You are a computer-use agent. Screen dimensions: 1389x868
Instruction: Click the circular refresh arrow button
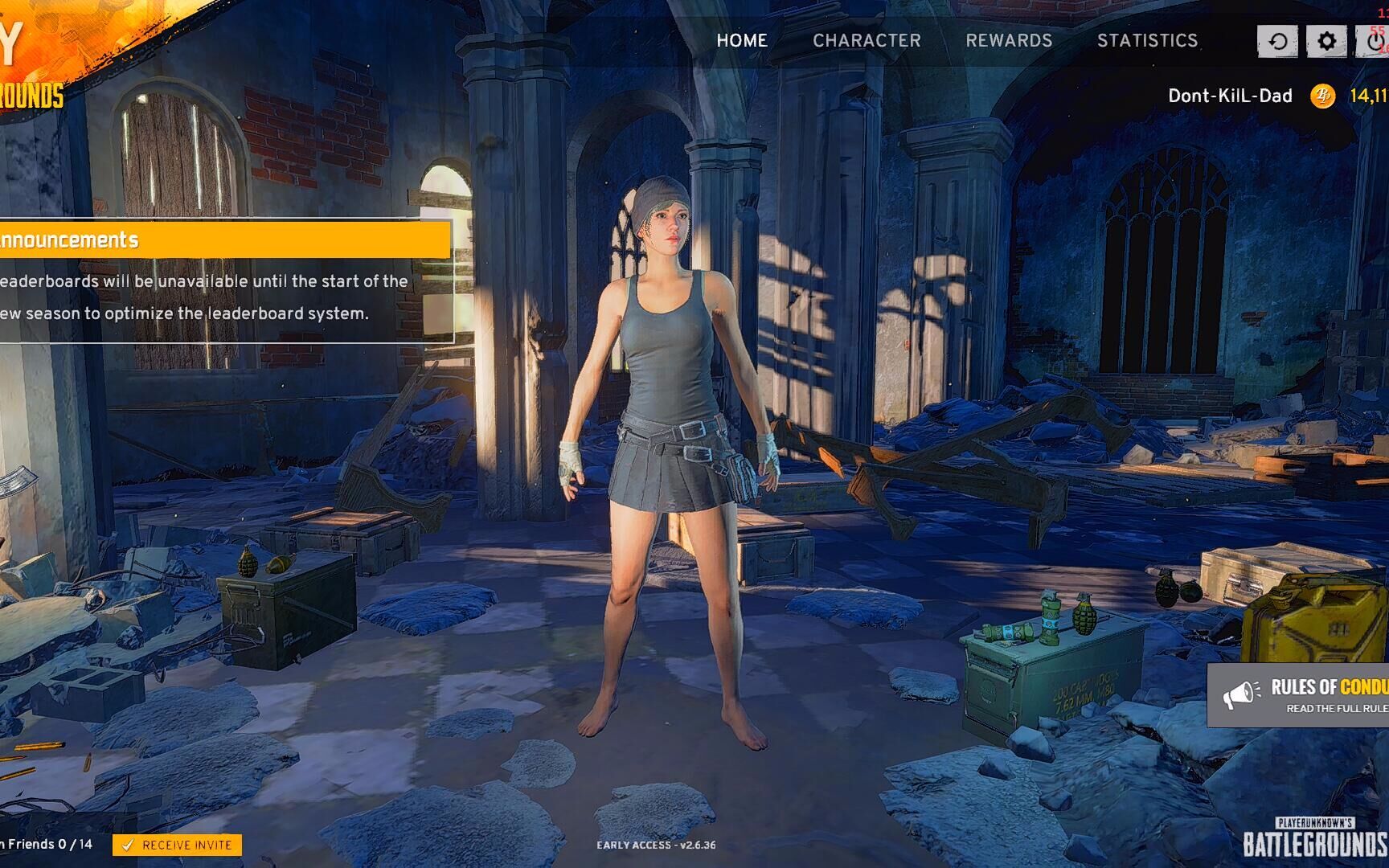click(x=1277, y=41)
